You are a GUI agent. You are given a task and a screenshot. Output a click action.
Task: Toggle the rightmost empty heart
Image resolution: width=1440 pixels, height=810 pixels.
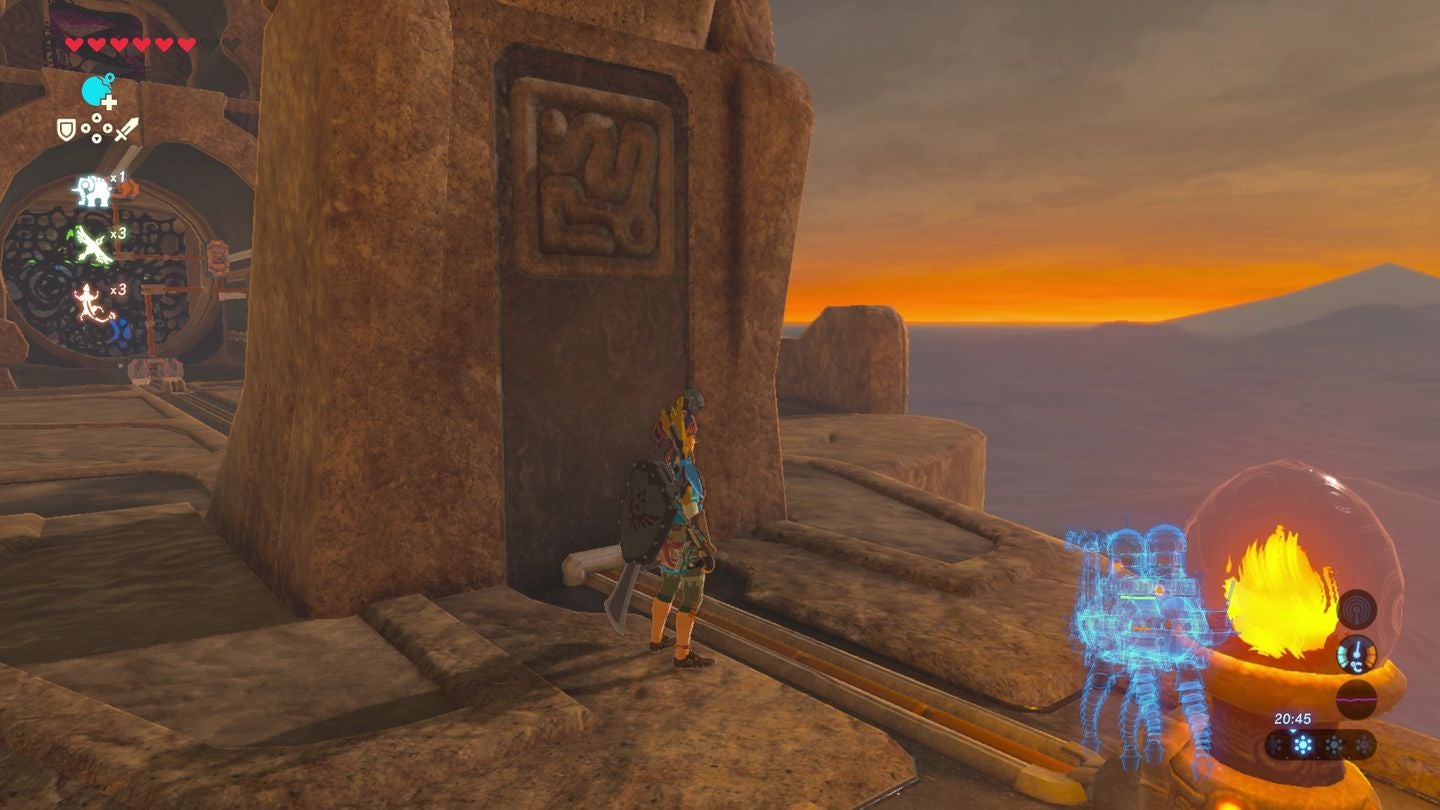[230, 44]
